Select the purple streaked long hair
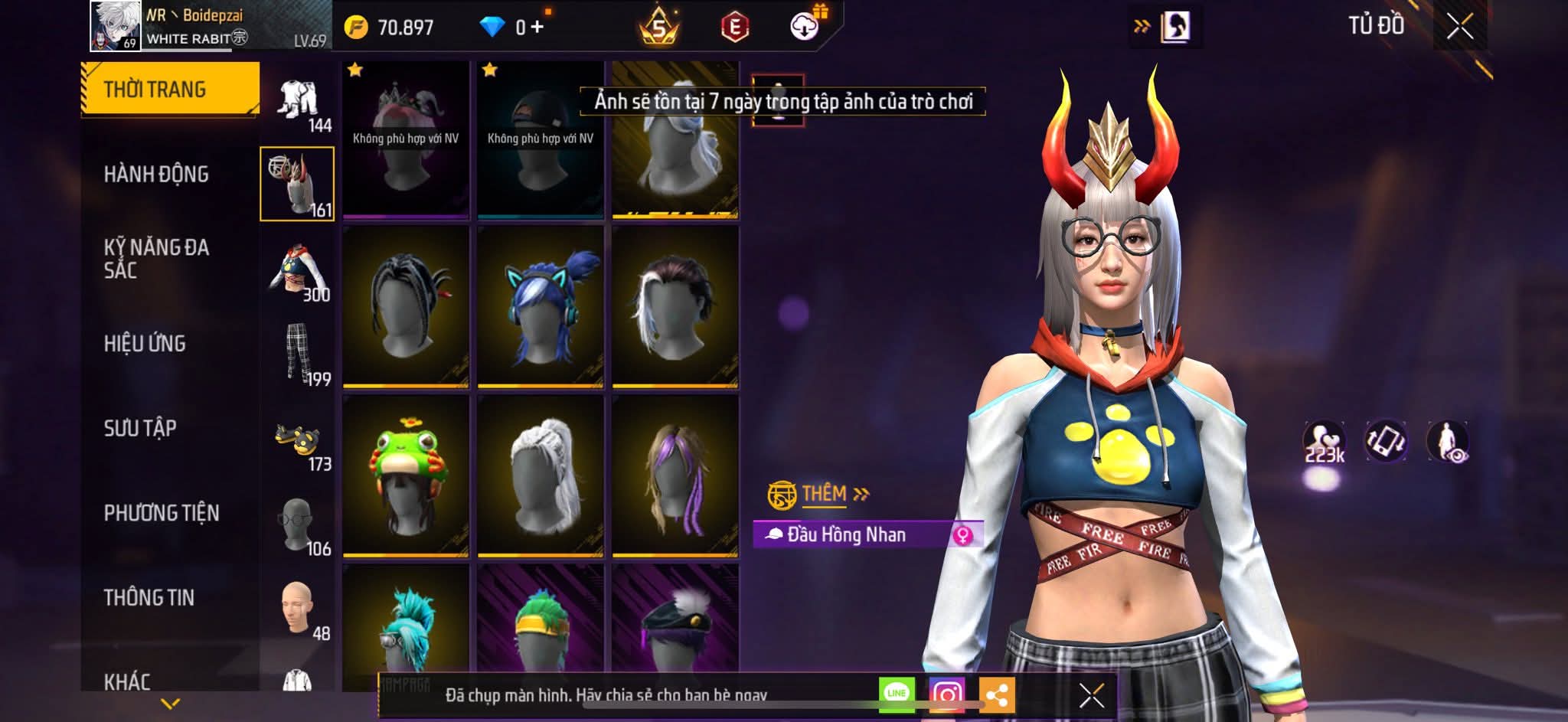The width and height of the screenshot is (1568, 722). [675, 475]
